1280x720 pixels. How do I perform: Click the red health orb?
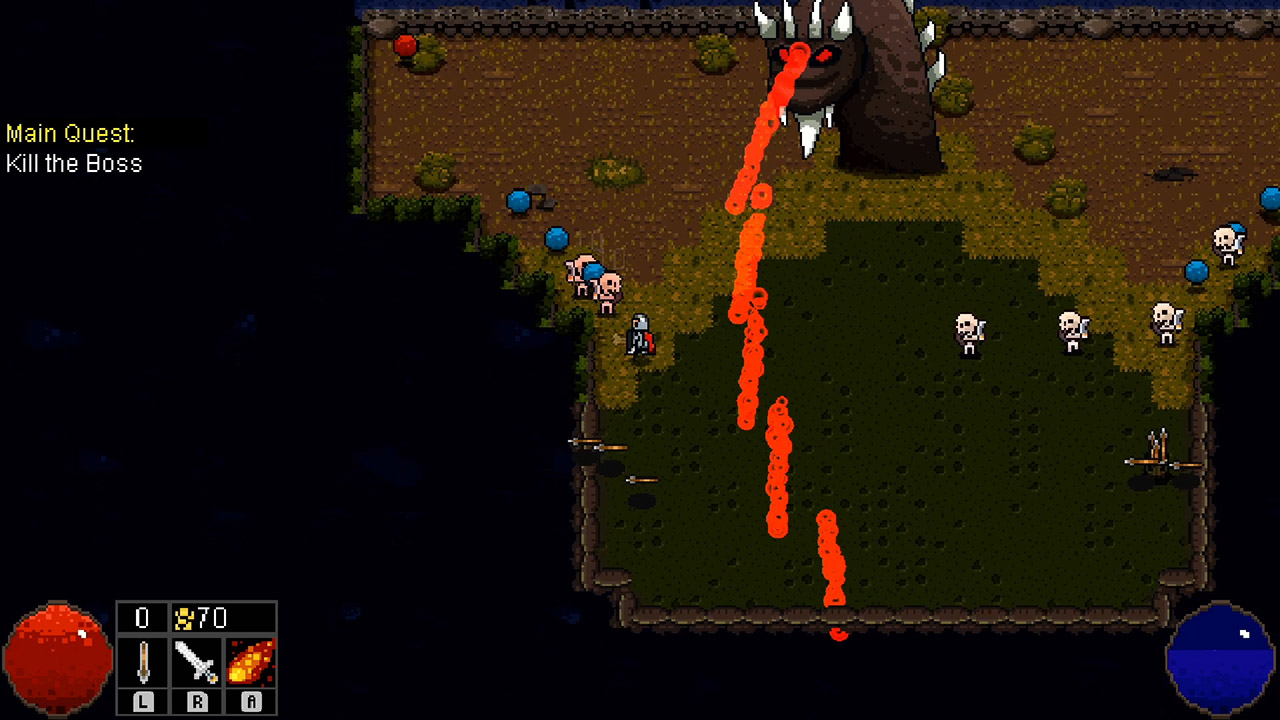click(x=55, y=655)
